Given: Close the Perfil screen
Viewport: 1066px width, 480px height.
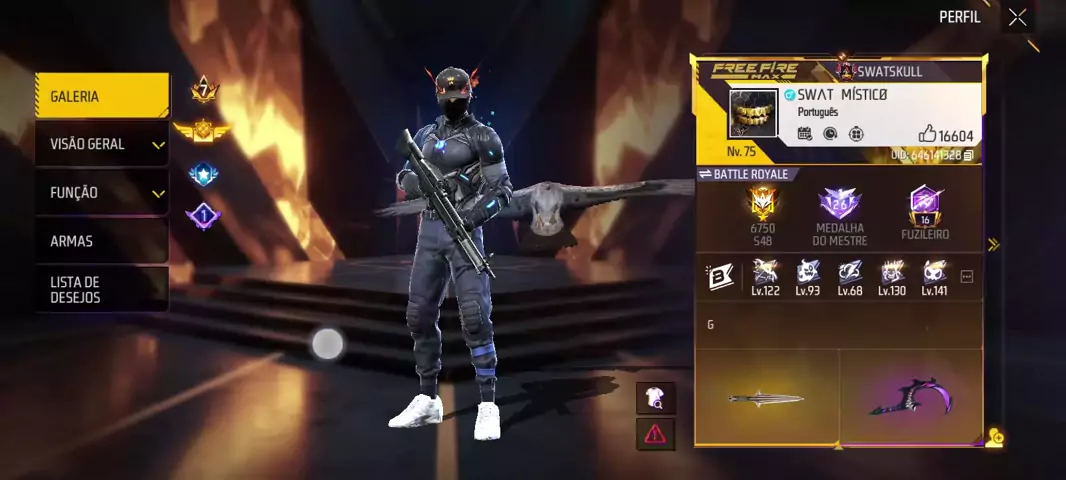Looking at the screenshot, I should 1017,17.
